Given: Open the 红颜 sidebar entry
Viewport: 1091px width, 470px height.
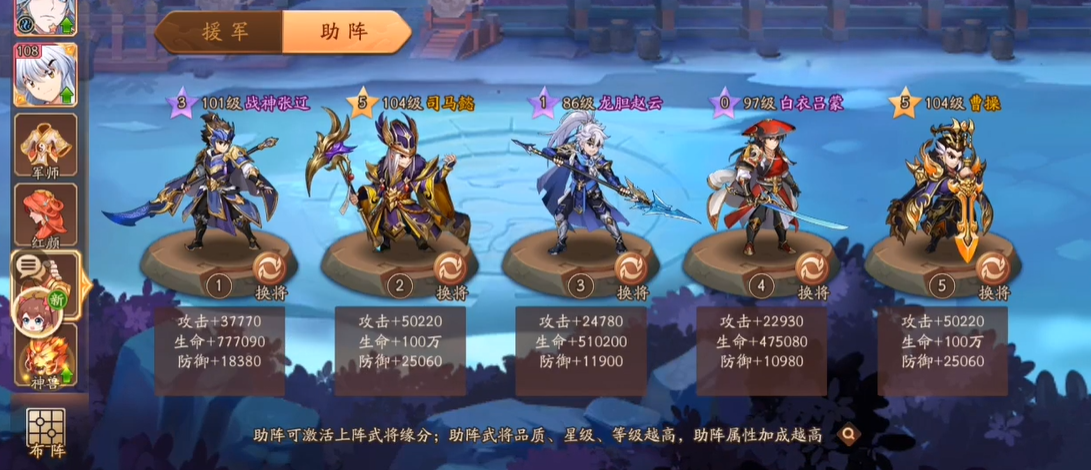Looking at the screenshot, I should (45, 215).
